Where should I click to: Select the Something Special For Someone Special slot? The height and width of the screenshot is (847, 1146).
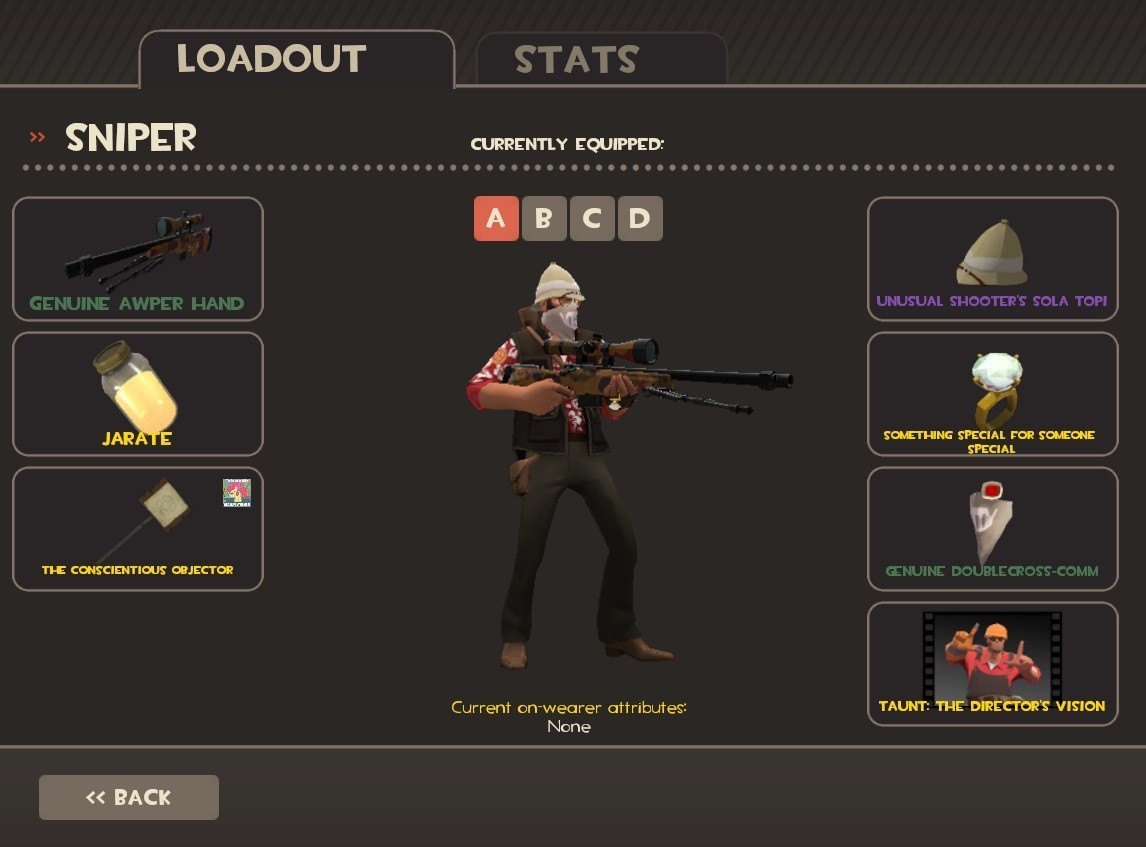[992, 394]
